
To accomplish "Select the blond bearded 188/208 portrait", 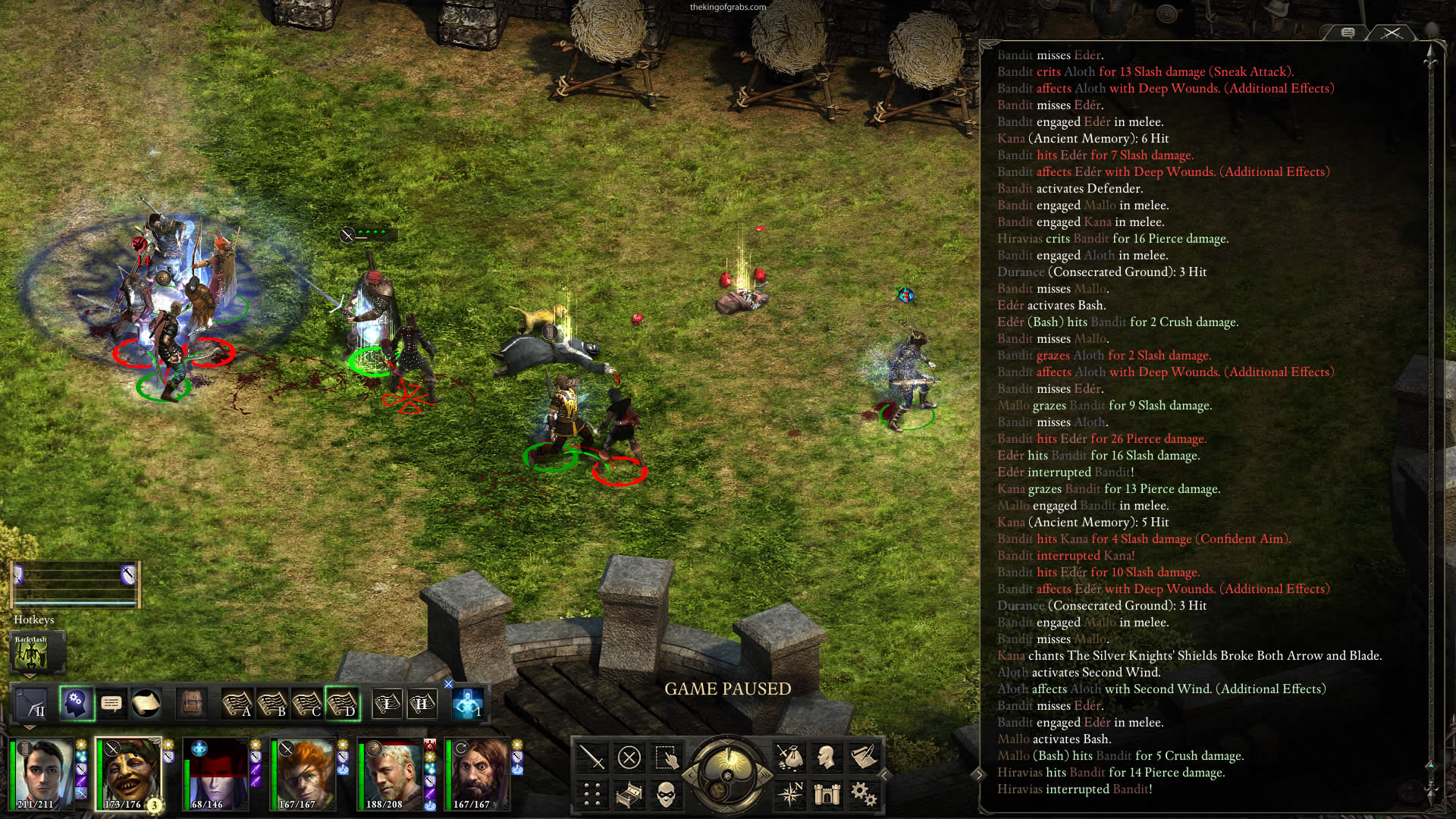I will click(391, 773).
